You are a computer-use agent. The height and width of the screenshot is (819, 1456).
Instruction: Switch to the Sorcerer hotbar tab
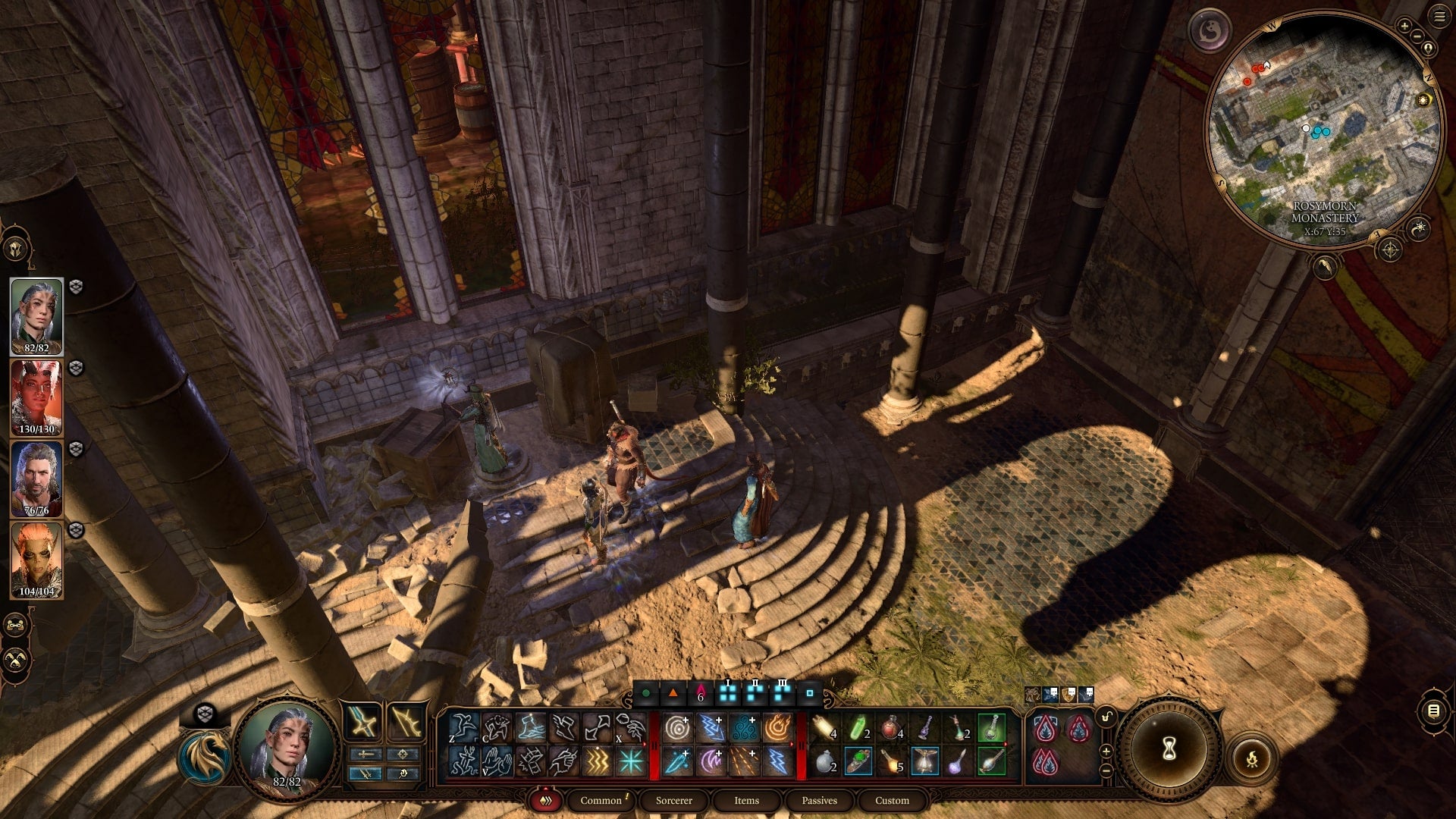pos(673,800)
